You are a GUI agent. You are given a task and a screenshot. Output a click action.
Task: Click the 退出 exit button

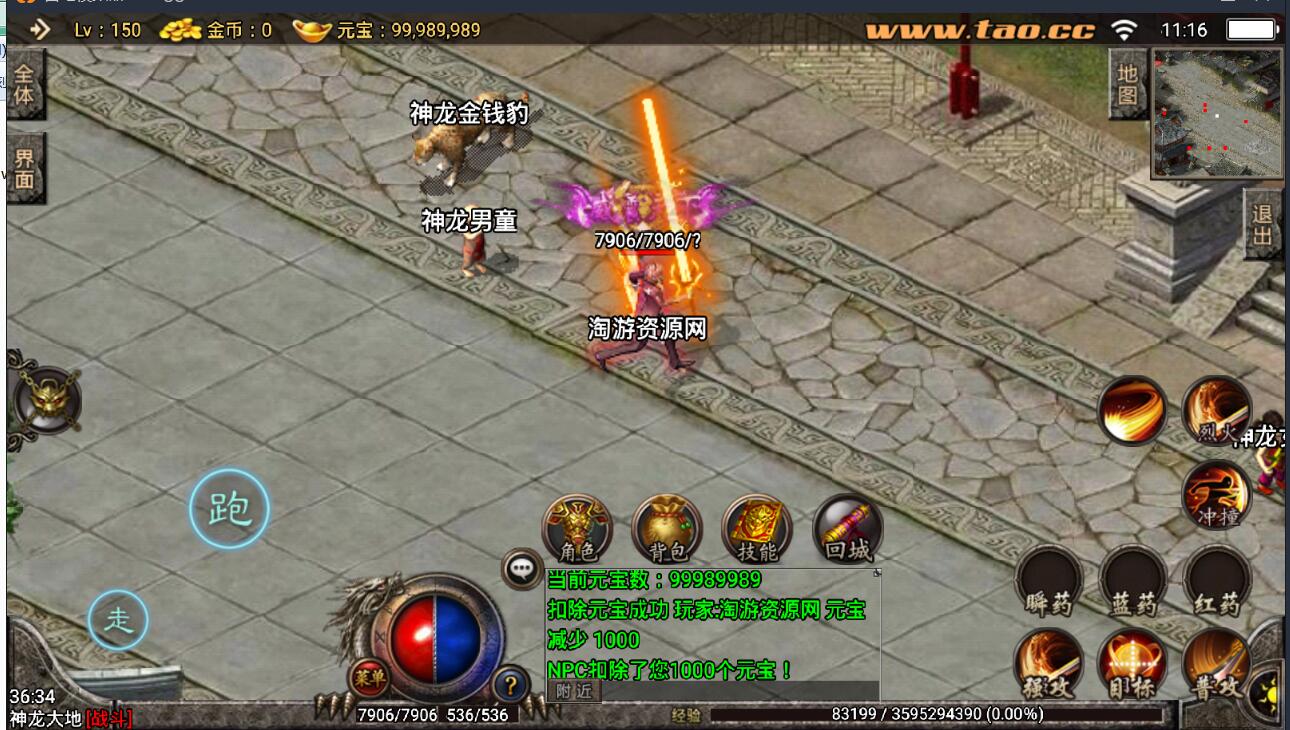(1262, 225)
